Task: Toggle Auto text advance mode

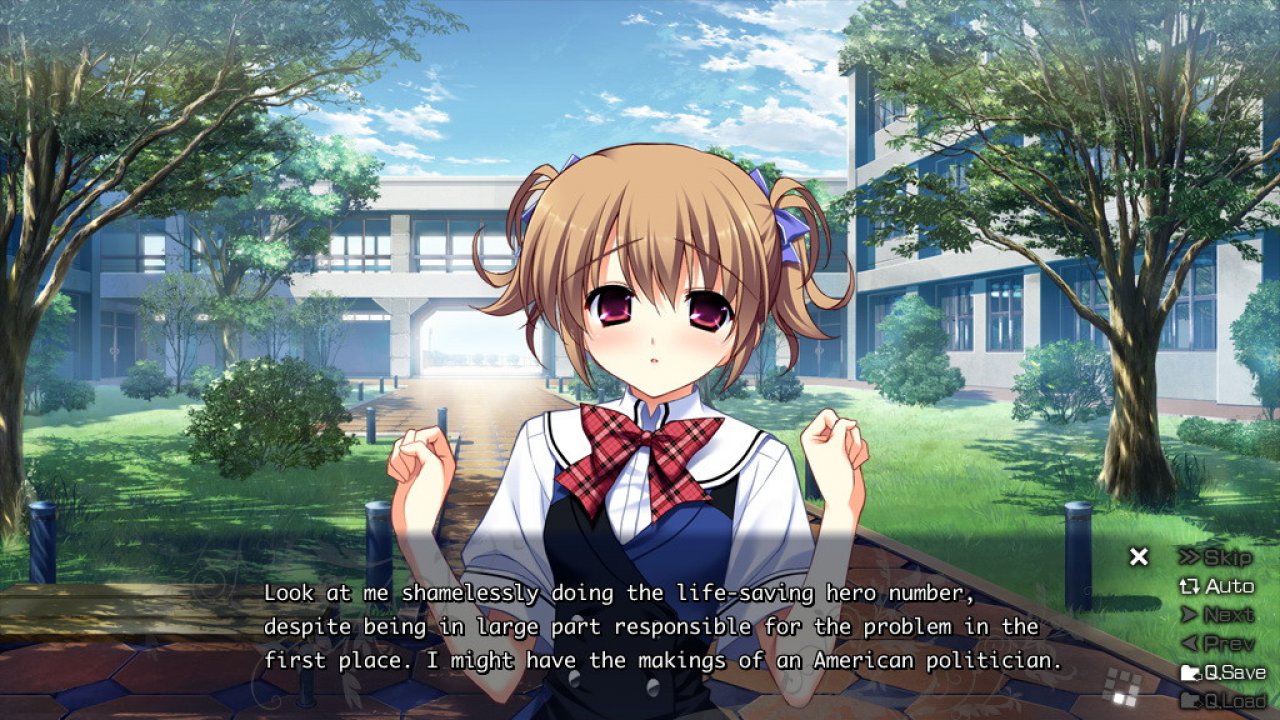Action: (x=1217, y=586)
